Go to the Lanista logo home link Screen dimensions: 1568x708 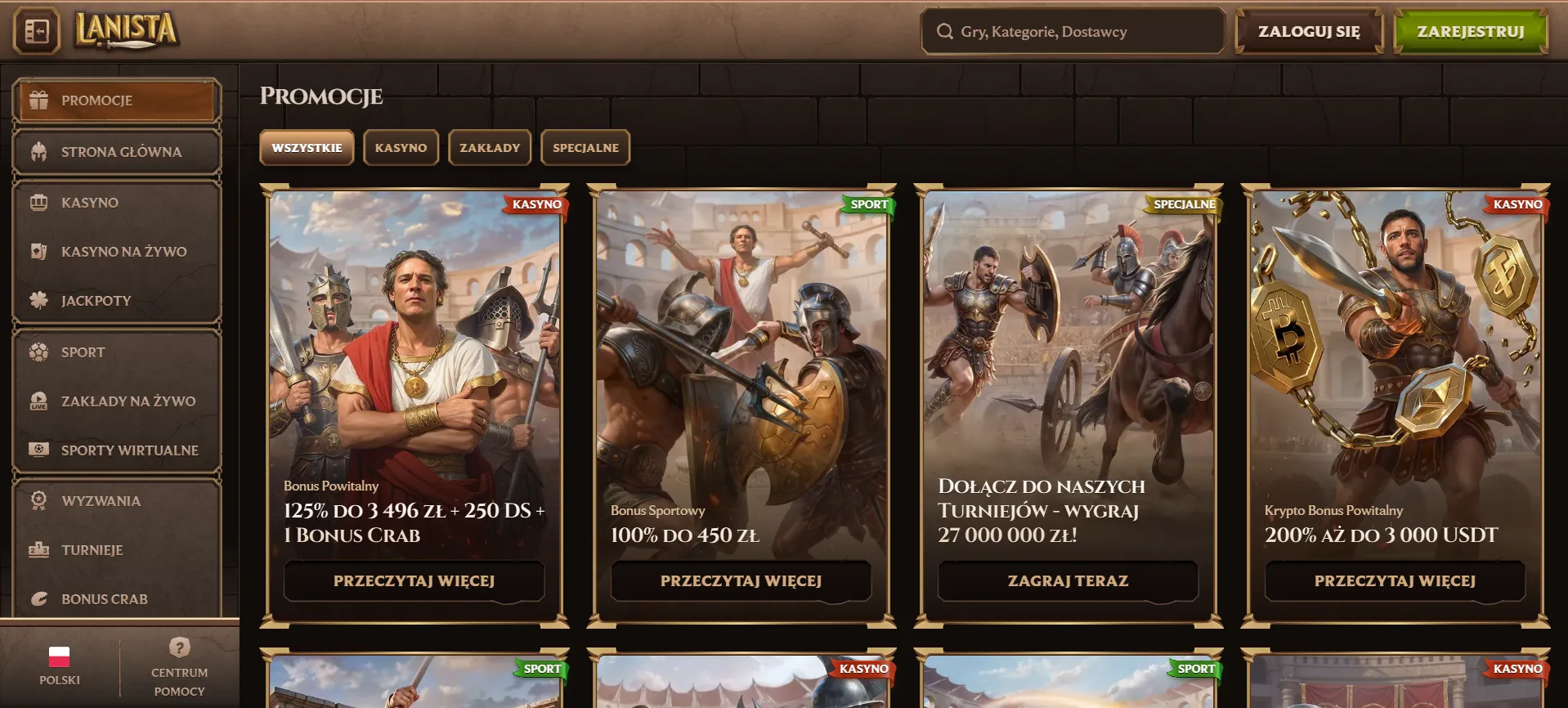127,30
